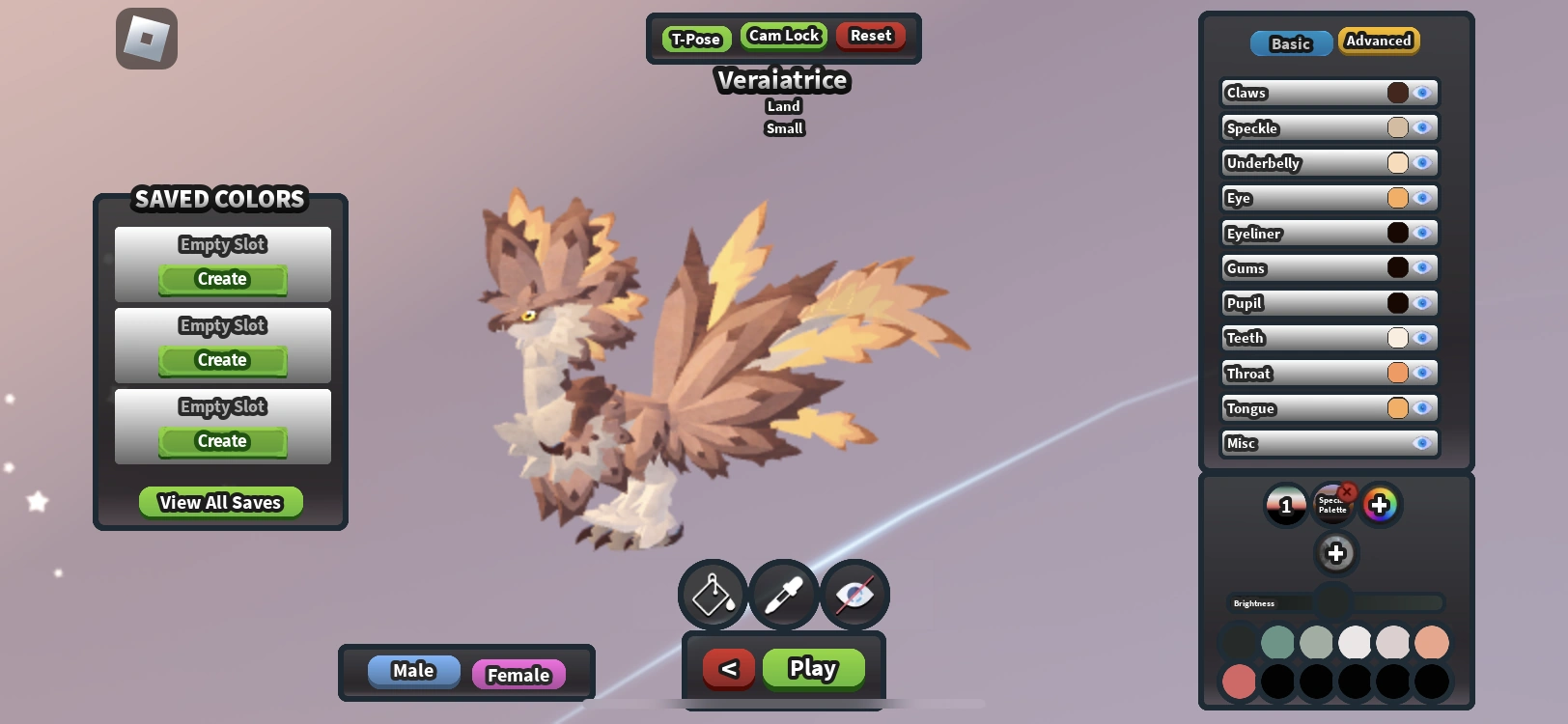Toggle visibility of the Underbelly color
This screenshot has height=724, width=1568.
coord(1421,163)
